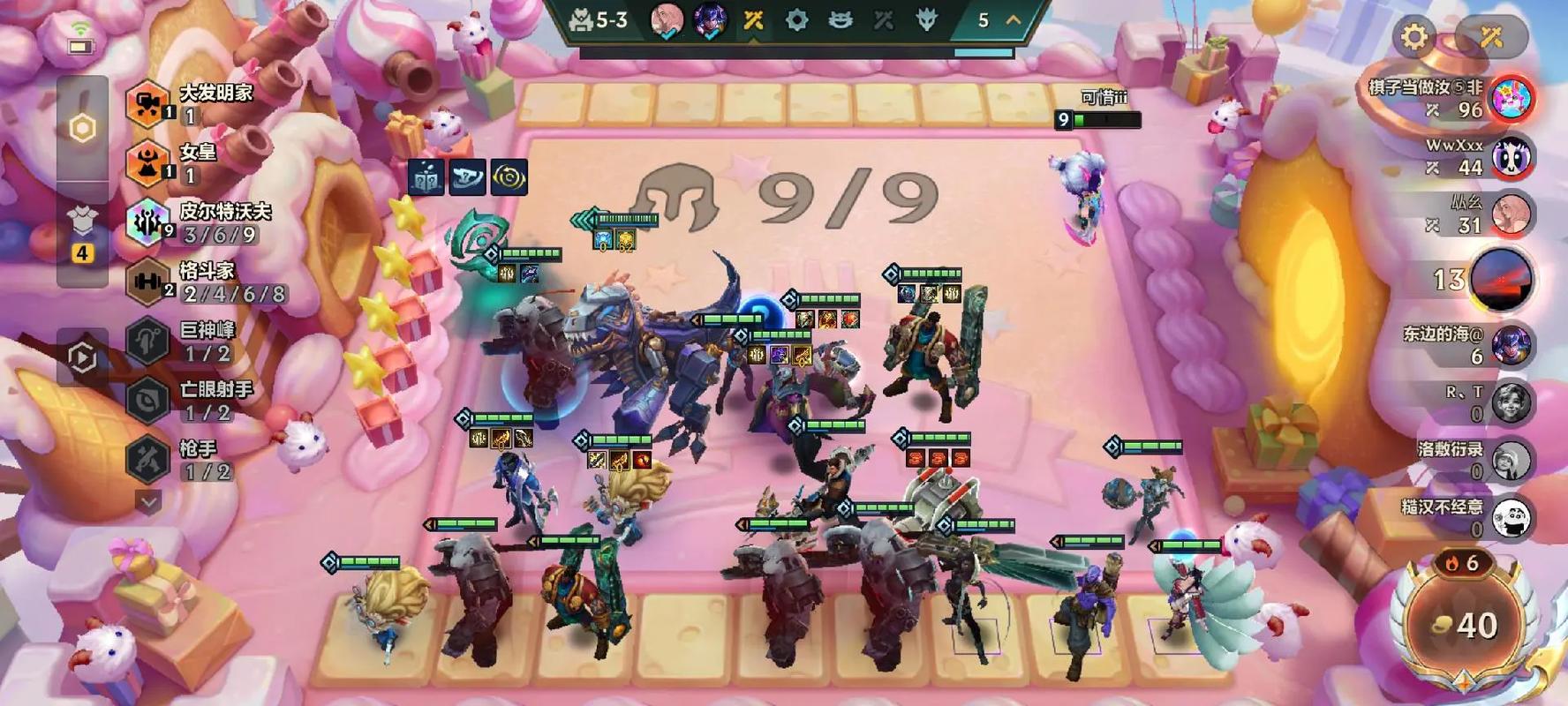The height and width of the screenshot is (706, 1568).
Task: View the board of player WwXxx
Action: [1511, 157]
